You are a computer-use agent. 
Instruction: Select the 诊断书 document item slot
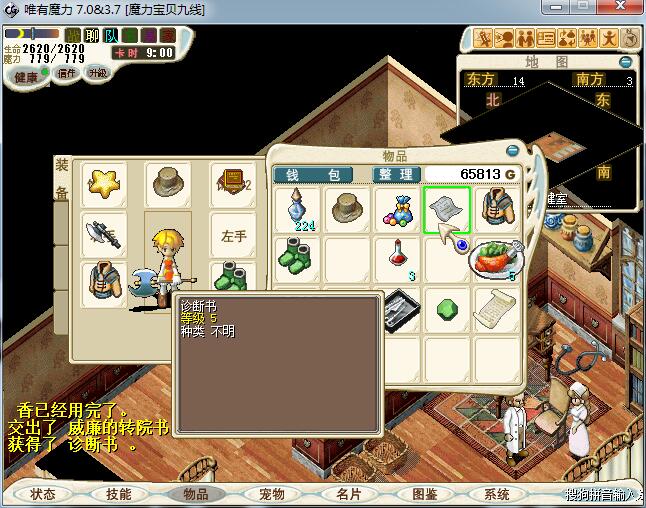(x=446, y=209)
